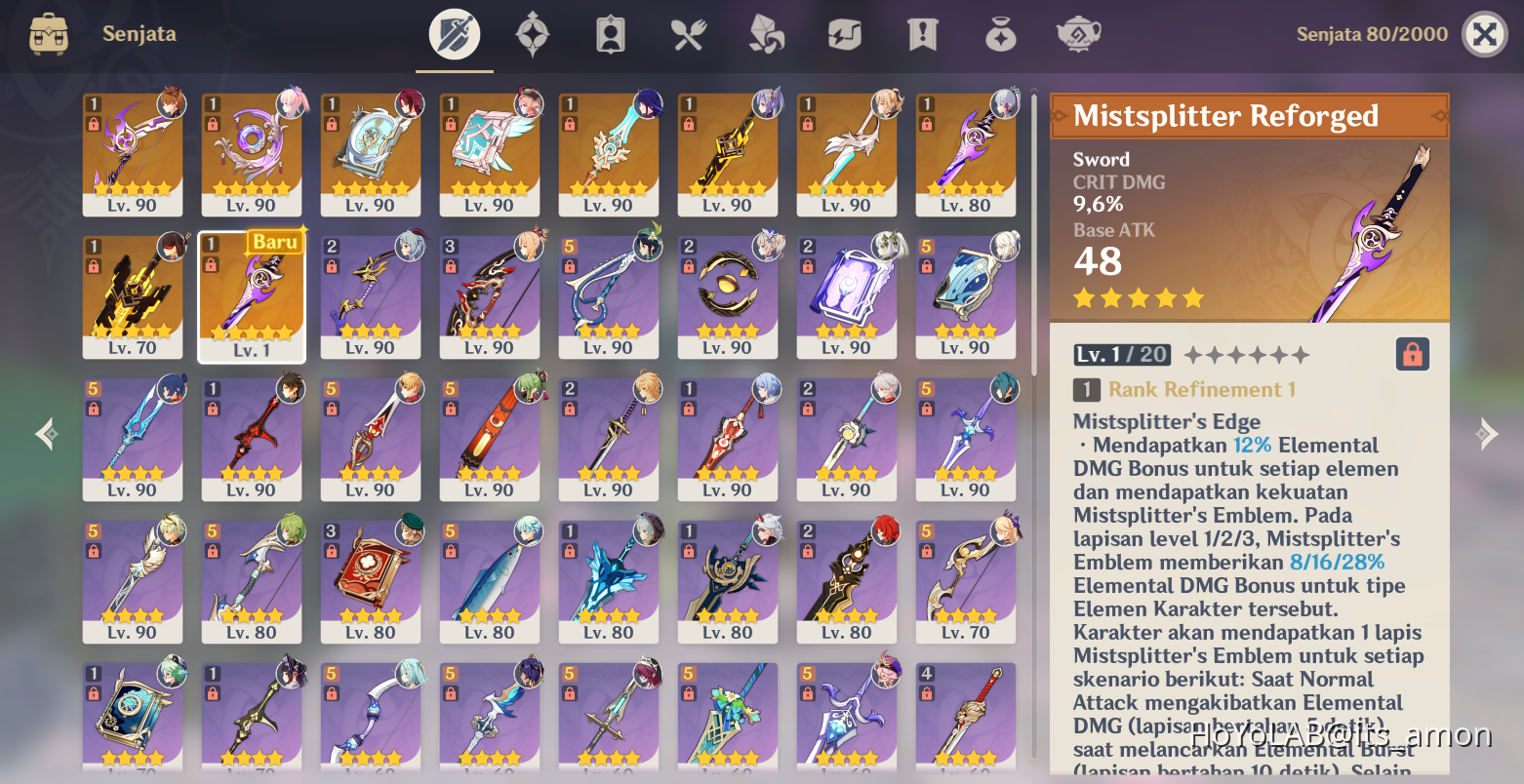This screenshot has width=1524, height=784.
Task: Click the right page navigation arrow
Action: tap(1487, 433)
